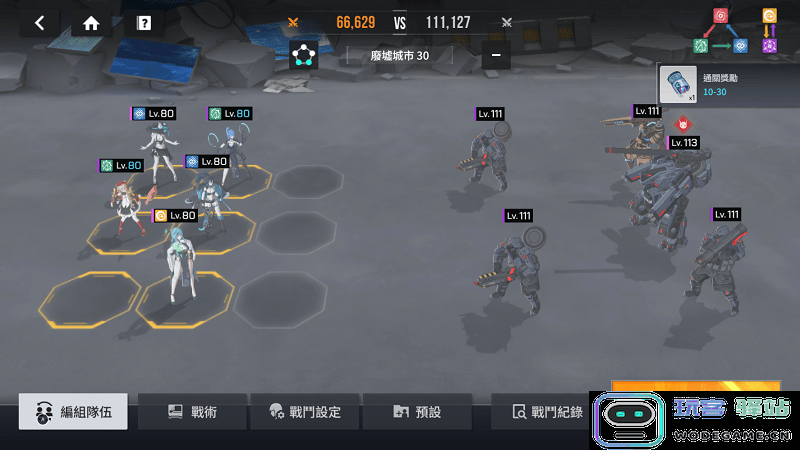800x450 pixels.
Task: Switch to the 編組隊伍 tab
Action: tap(73, 411)
